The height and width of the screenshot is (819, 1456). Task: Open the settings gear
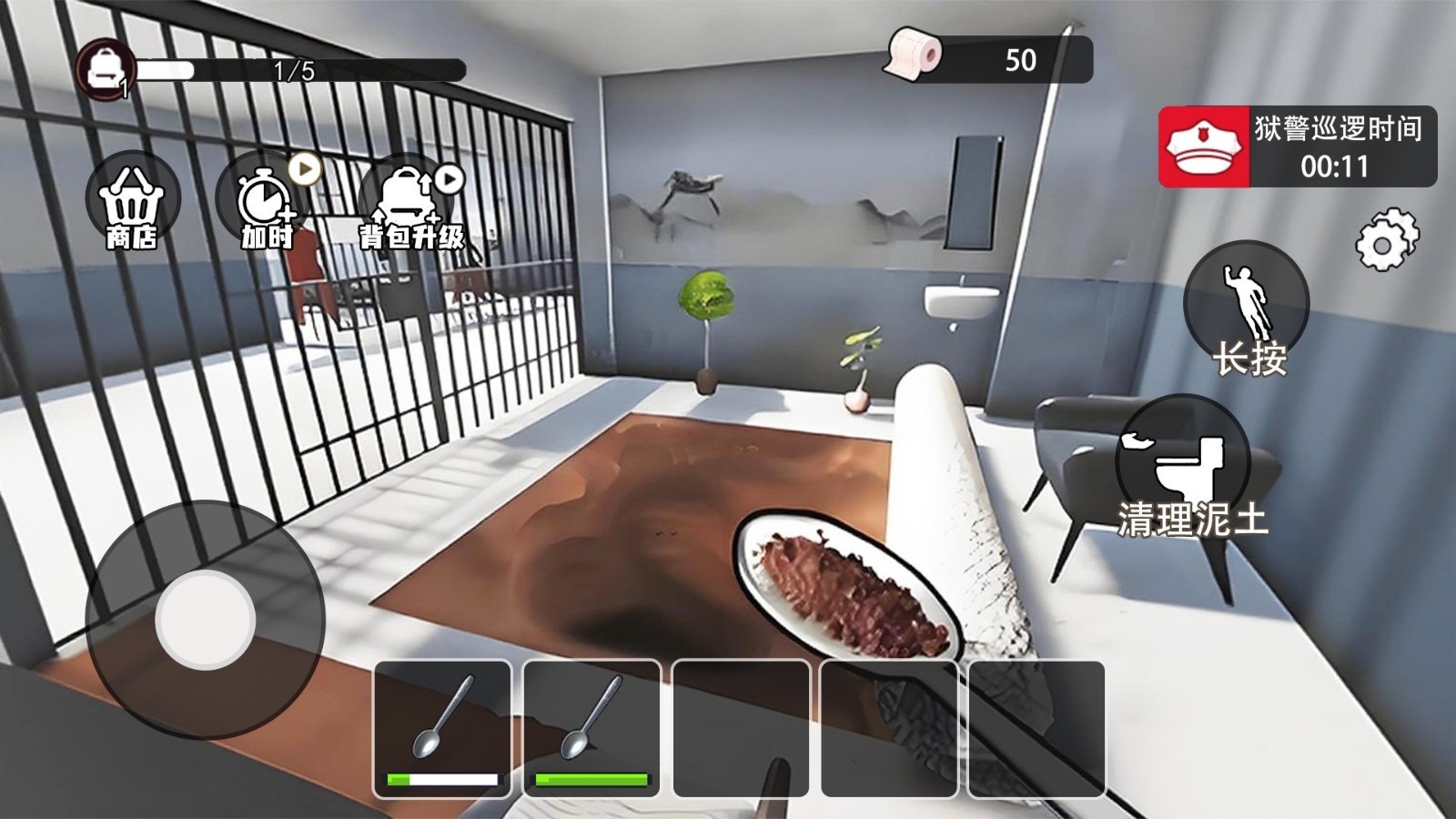point(1385,241)
